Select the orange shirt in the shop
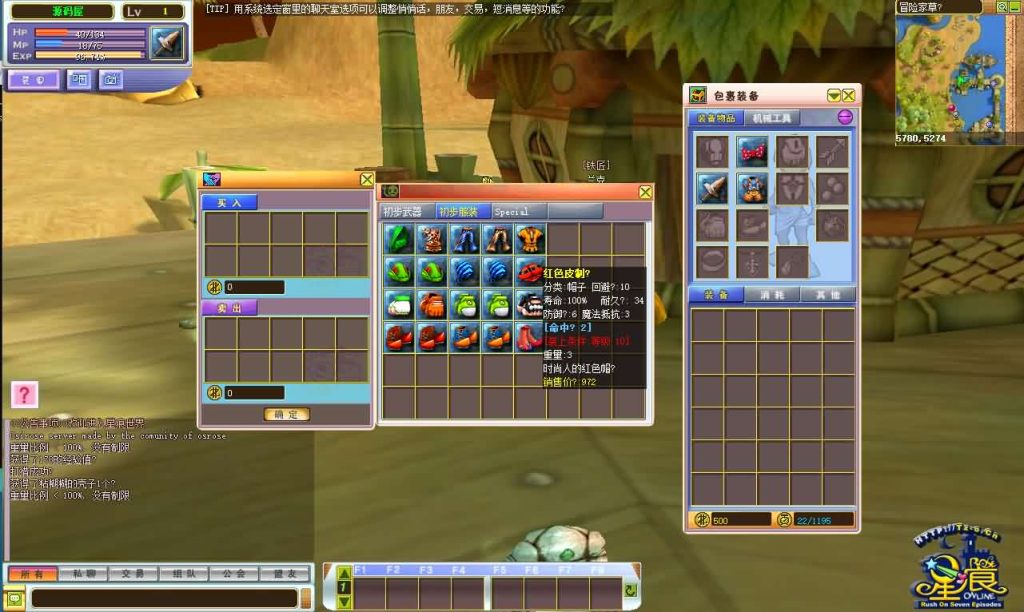Viewport: 1024px width, 612px height. 530,238
